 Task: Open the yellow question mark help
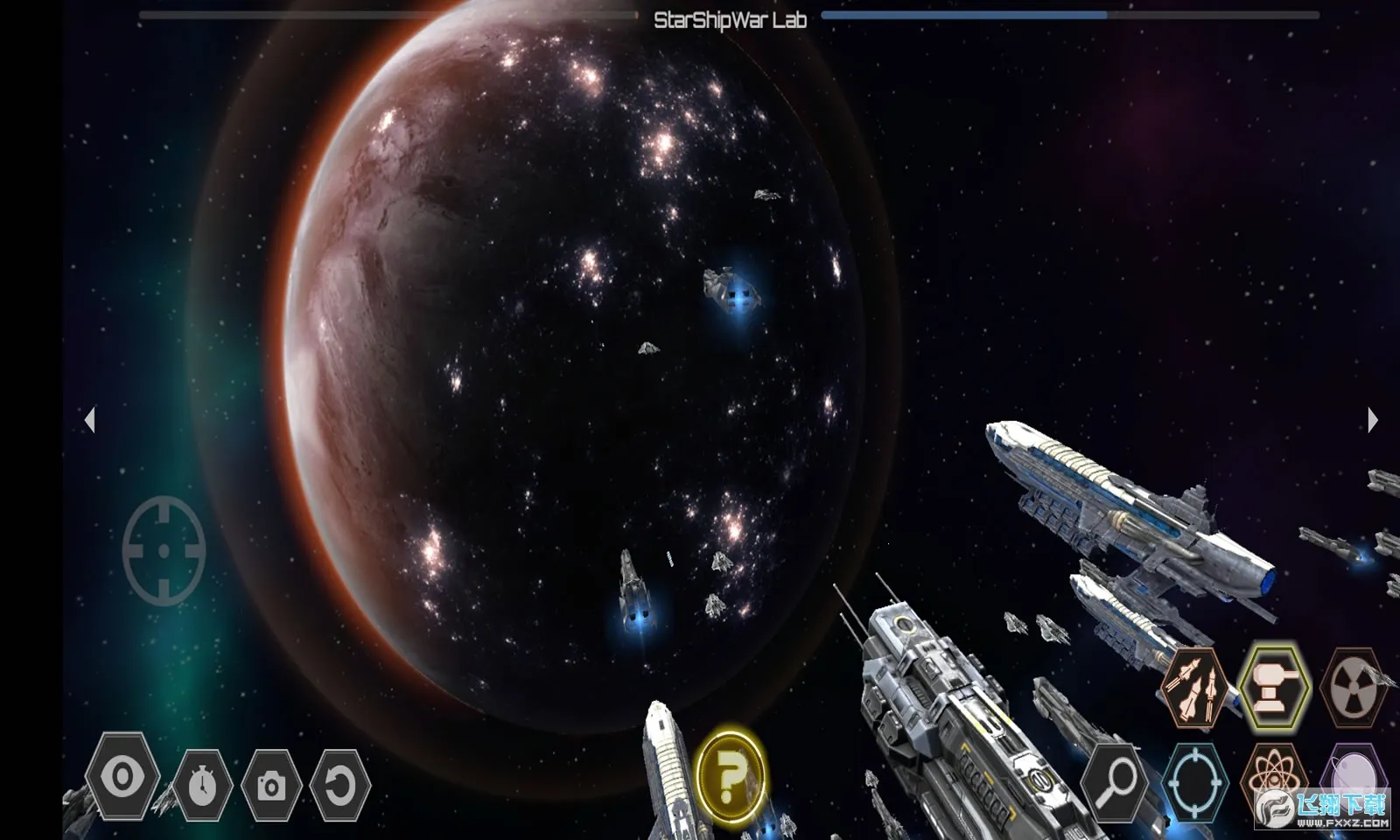pyautogui.click(x=731, y=773)
